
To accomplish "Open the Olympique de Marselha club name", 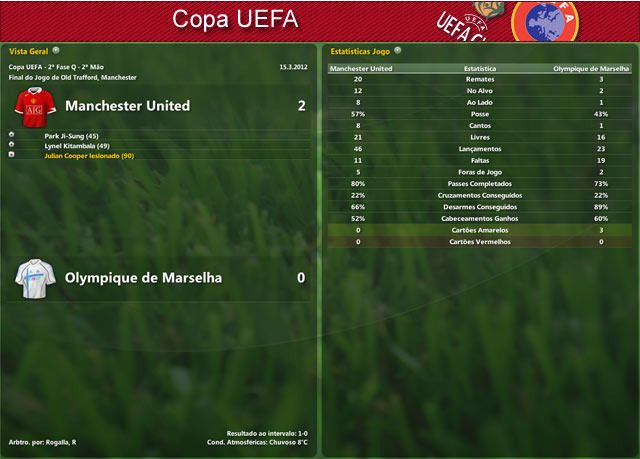I will coord(143,278).
